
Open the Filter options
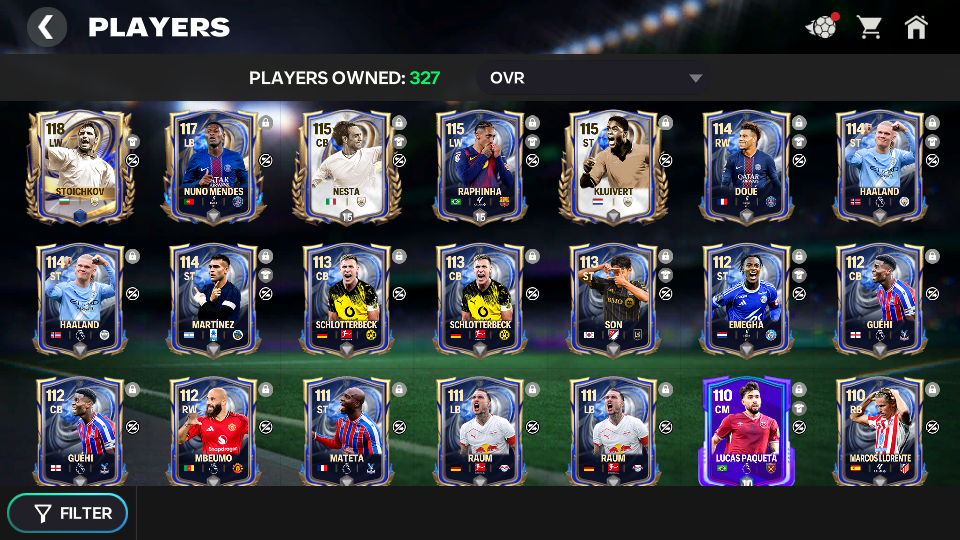pyautogui.click(x=68, y=513)
